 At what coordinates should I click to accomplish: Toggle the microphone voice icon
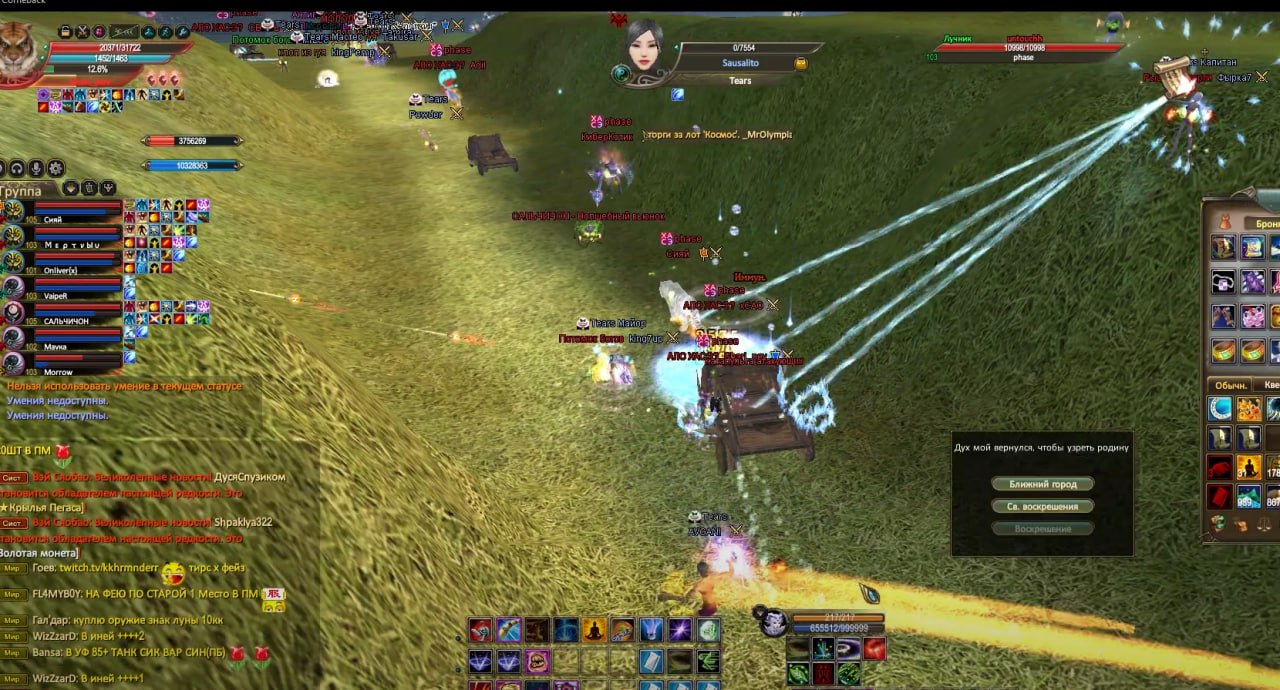click(x=36, y=168)
